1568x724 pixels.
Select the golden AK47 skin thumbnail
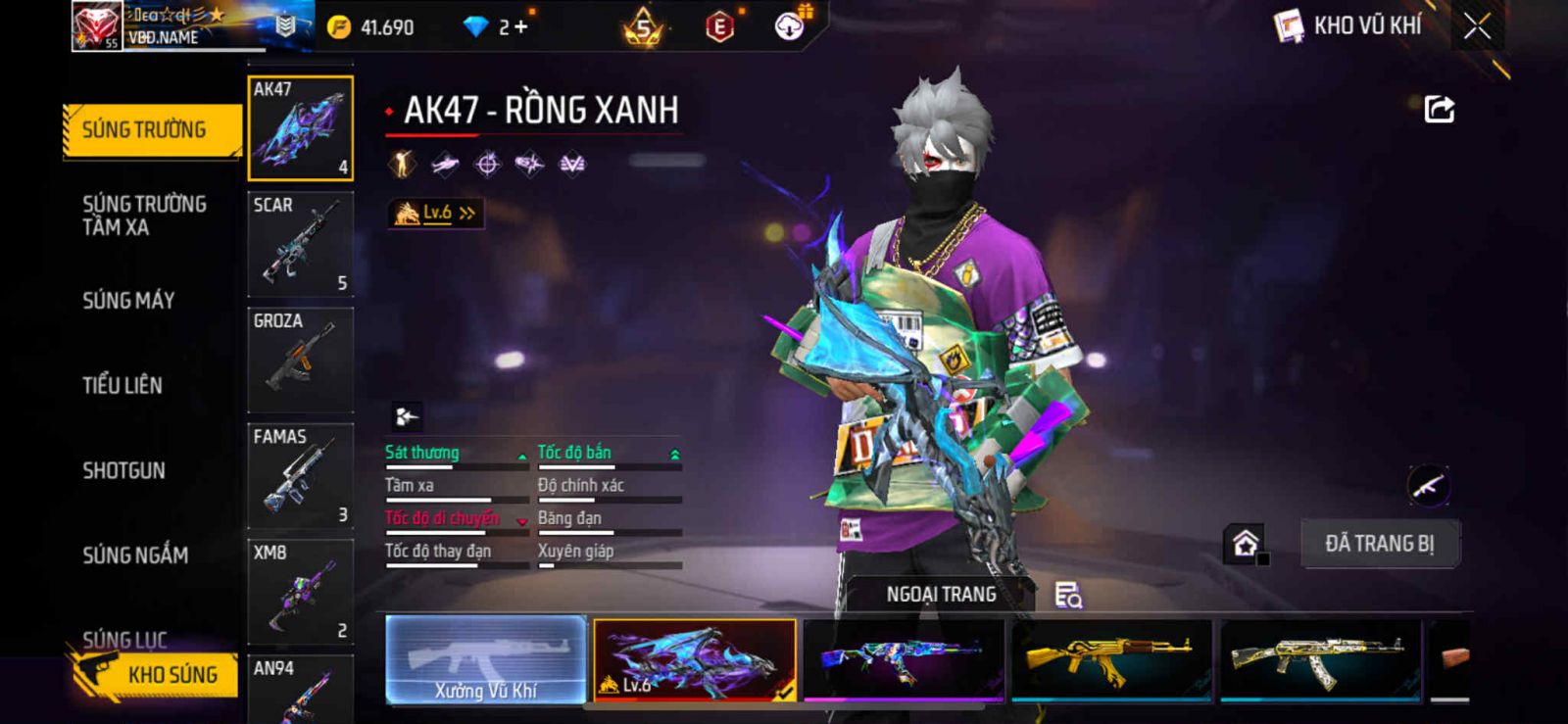click(1110, 659)
